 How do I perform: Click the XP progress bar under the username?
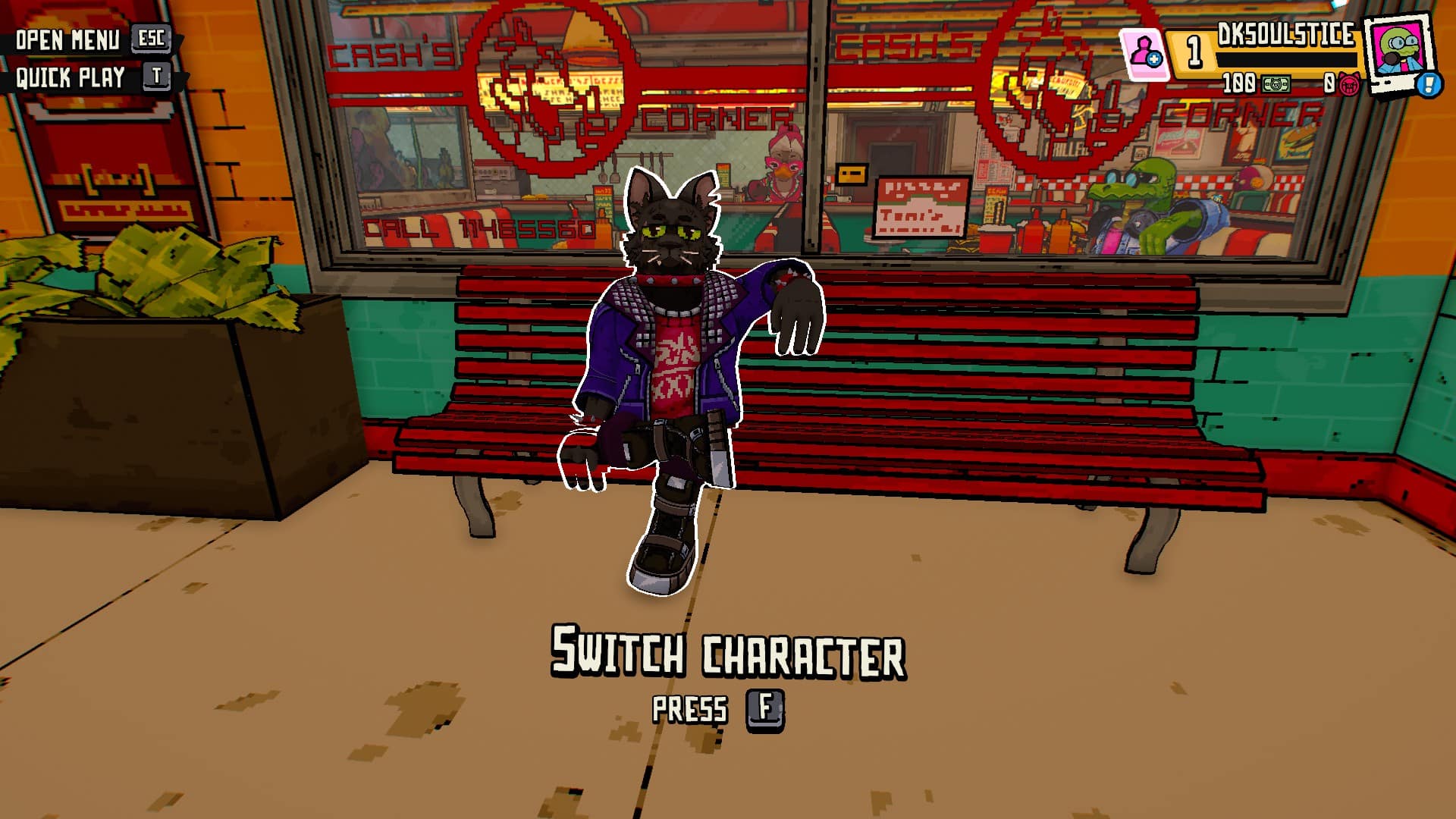1287,61
